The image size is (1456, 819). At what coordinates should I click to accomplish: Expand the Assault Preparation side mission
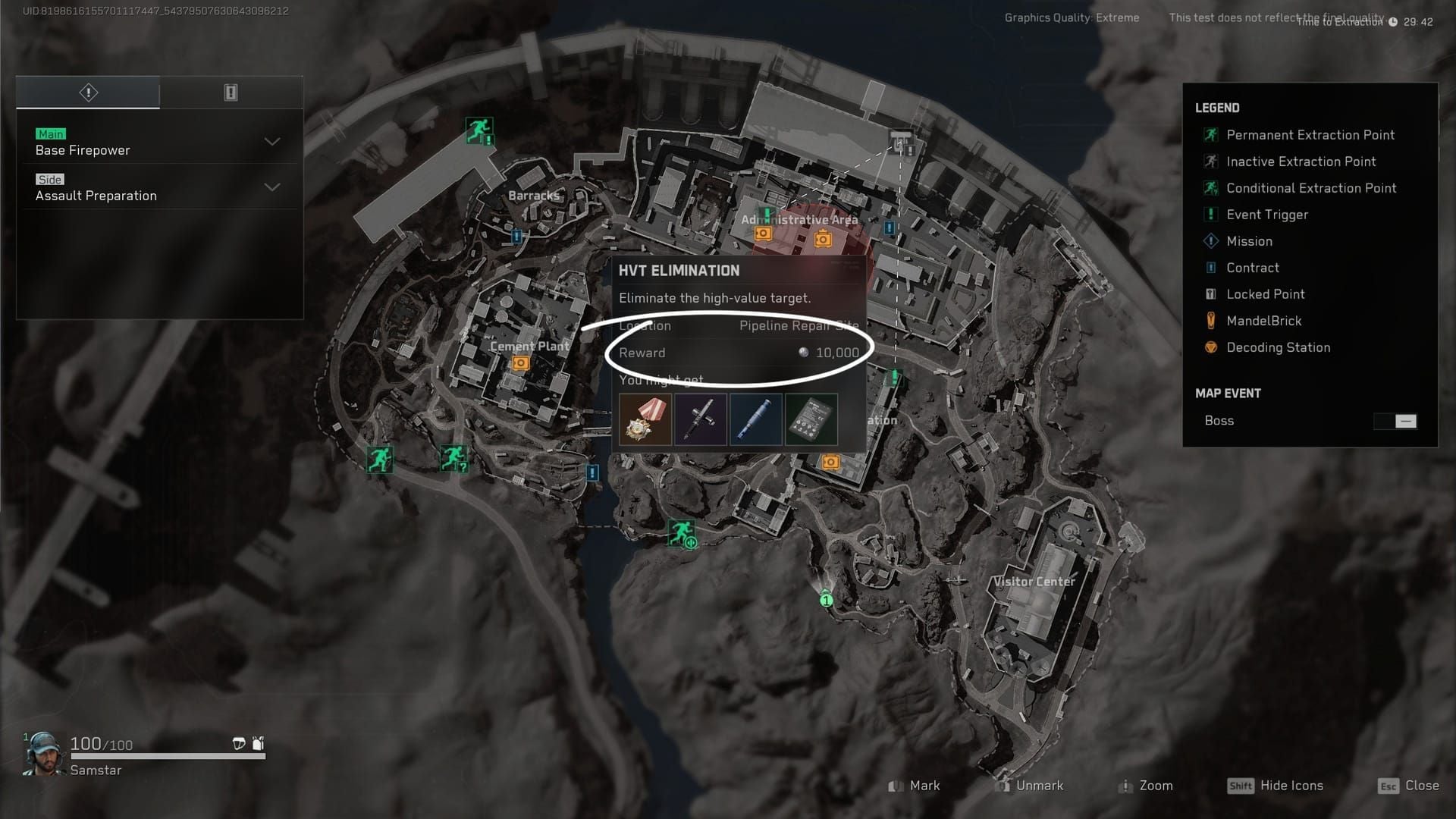[x=271, y=187]
